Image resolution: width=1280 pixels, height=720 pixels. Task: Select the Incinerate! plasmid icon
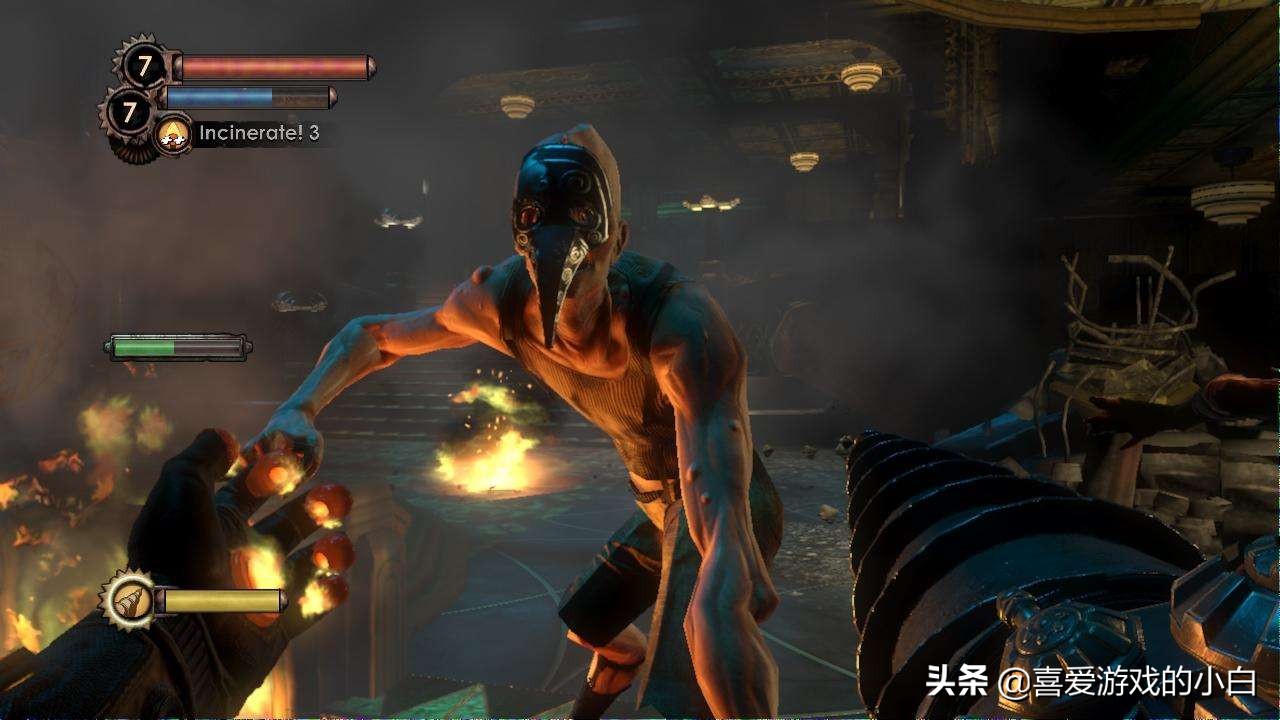tap(174, 133)
